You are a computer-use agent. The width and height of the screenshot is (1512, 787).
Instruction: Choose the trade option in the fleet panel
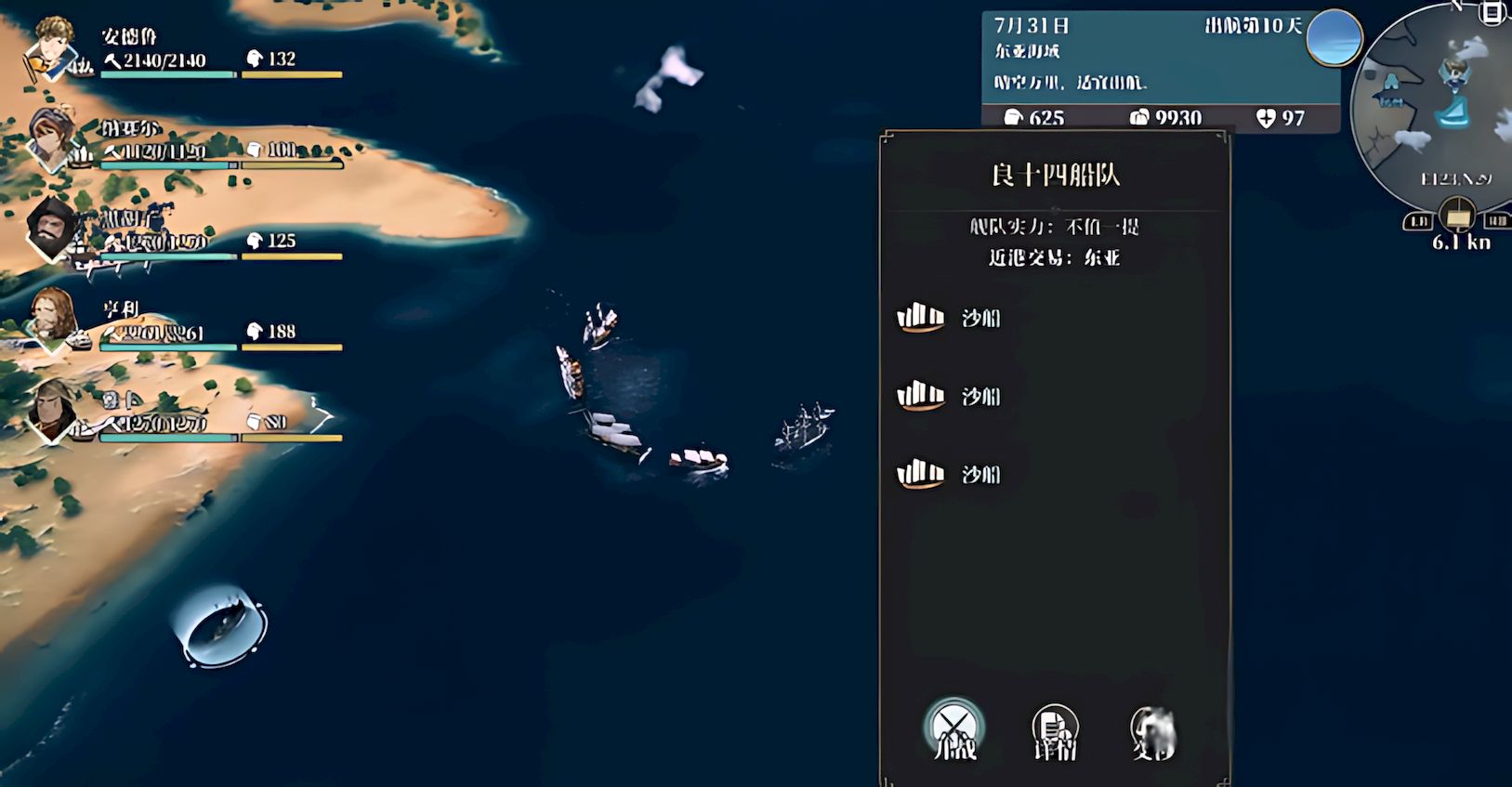1153,731
